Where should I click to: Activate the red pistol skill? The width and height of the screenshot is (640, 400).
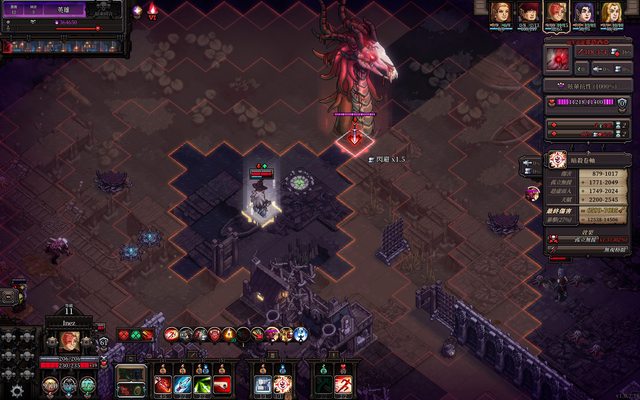point(222,384)
